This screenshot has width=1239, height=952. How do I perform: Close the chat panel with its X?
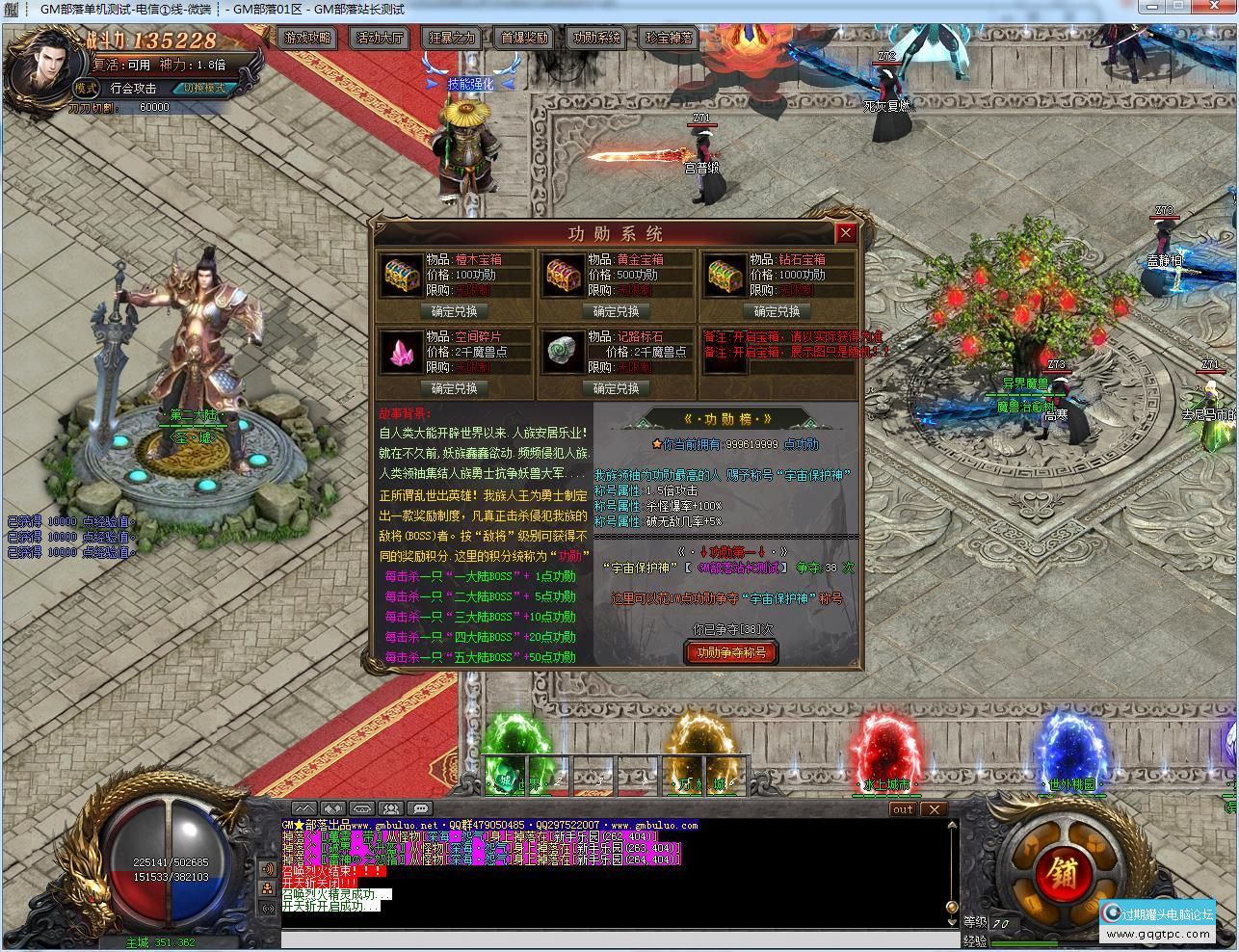coord(934,809)
